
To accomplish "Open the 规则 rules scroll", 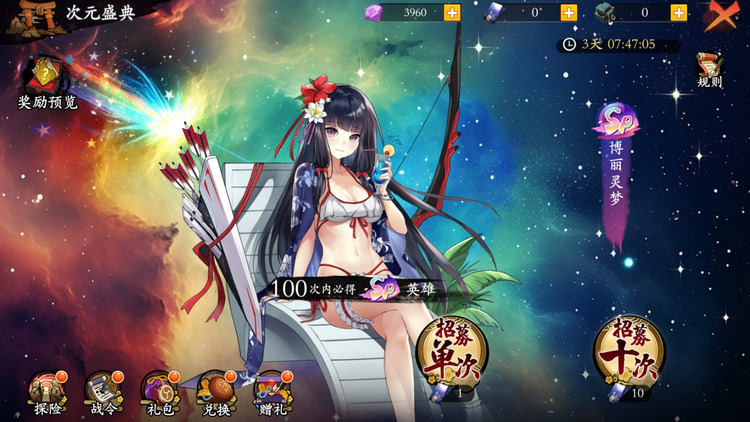I will [709, 70].
